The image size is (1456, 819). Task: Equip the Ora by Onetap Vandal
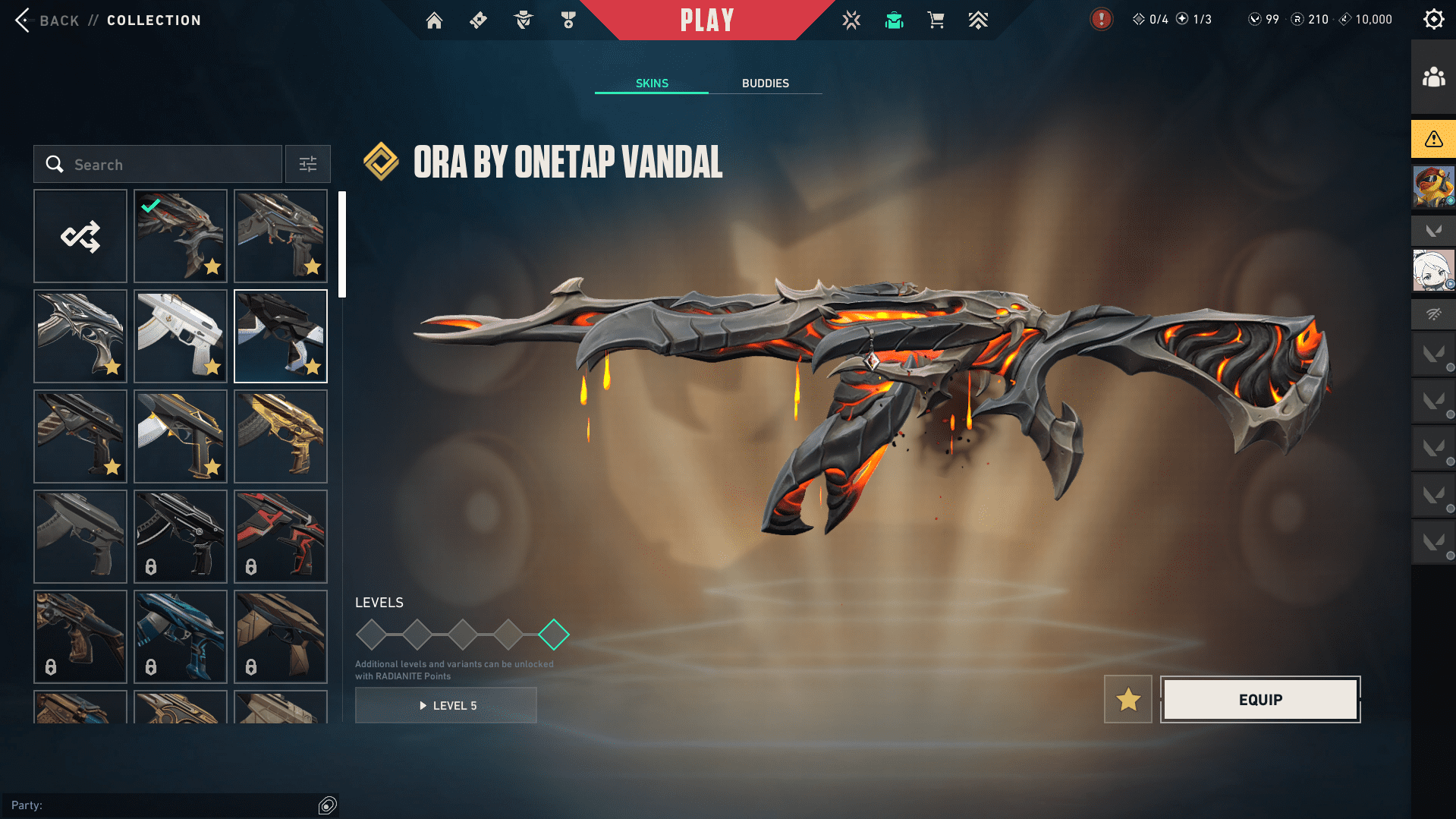point(1260,699)
